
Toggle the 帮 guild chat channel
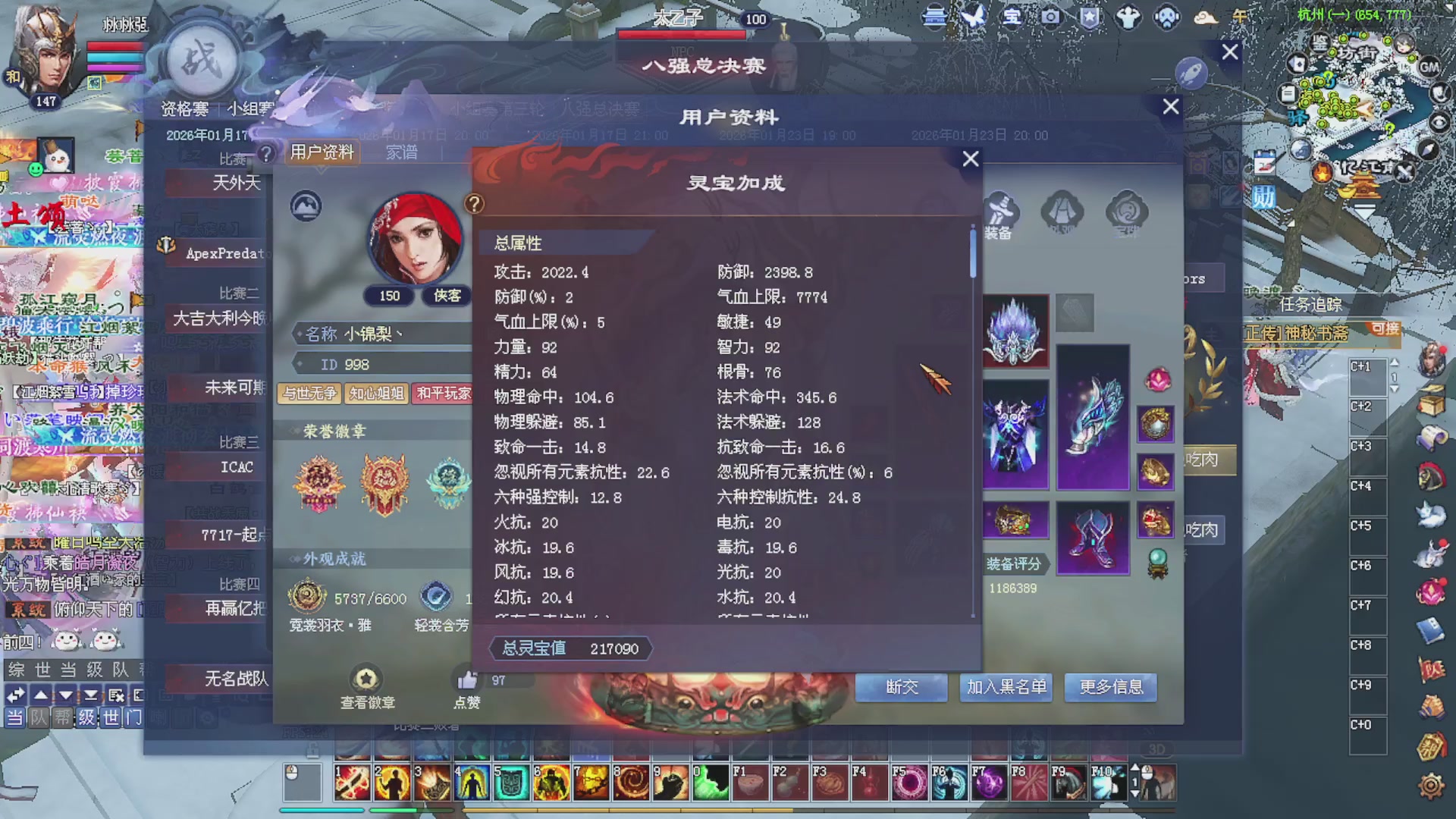(61, 717)
